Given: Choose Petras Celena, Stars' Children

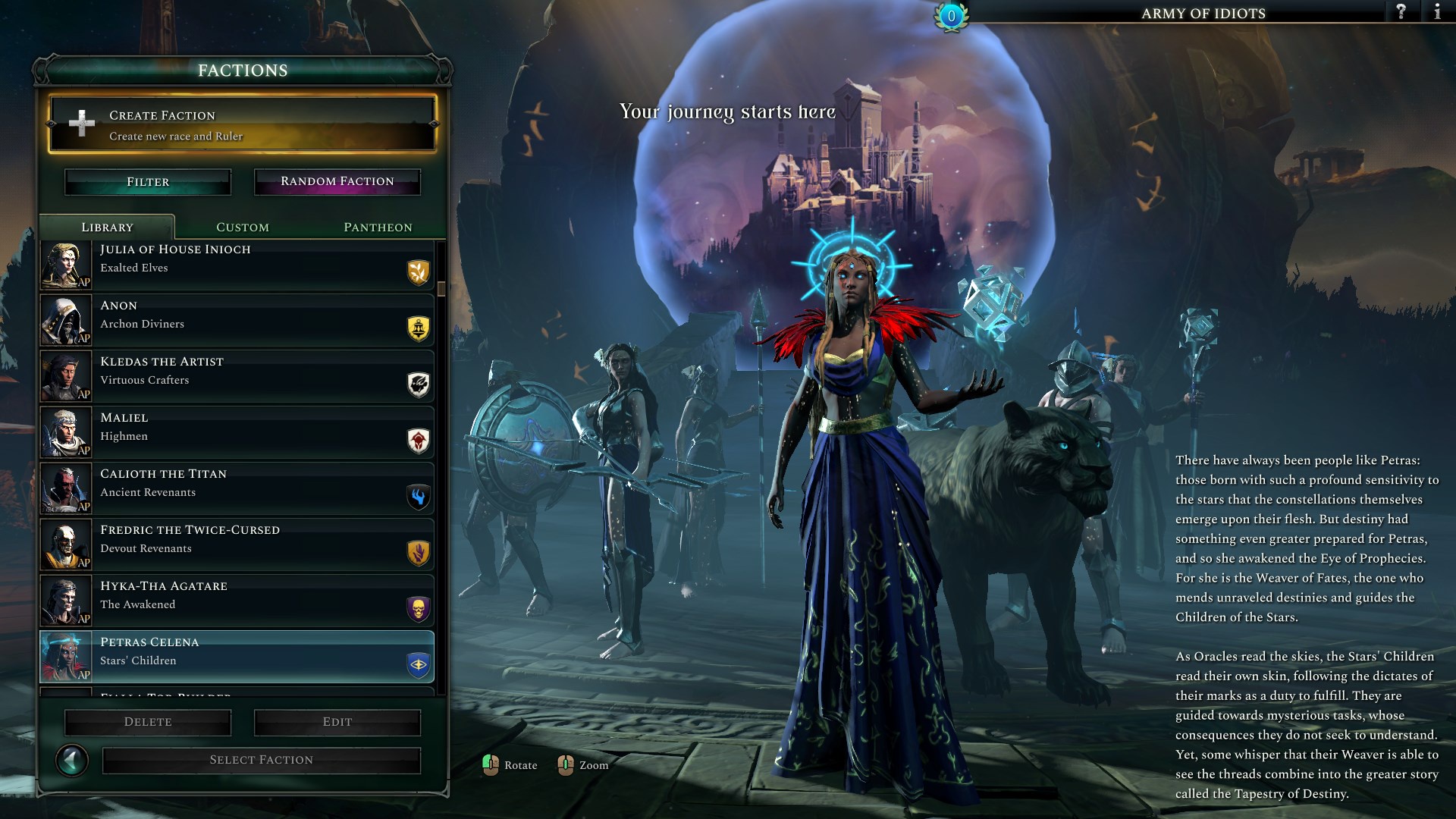Looking at the screenshot, I should (x=237, y=657).
